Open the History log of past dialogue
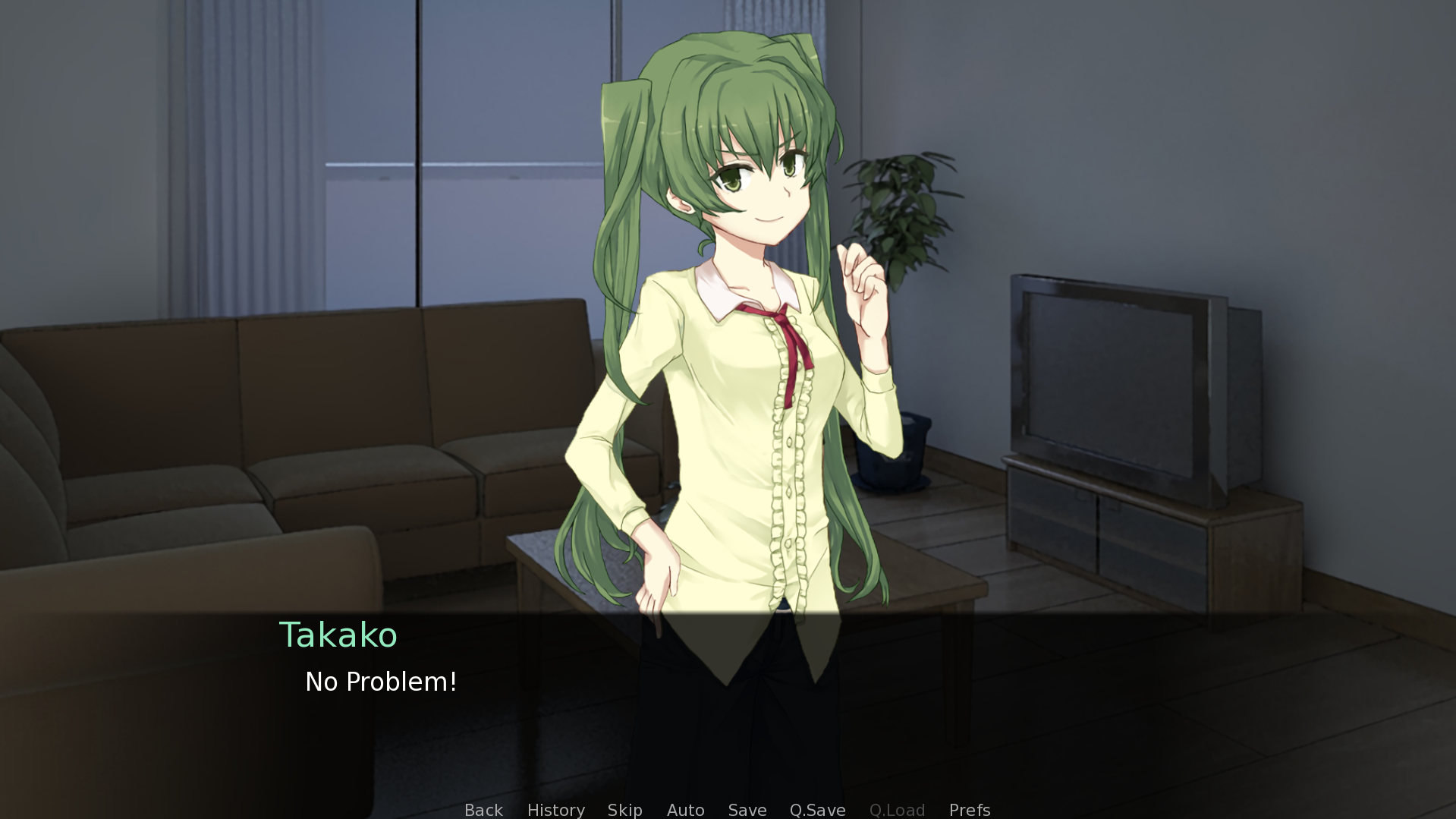Screen dimensions: 1456x819 pos(555,810)
